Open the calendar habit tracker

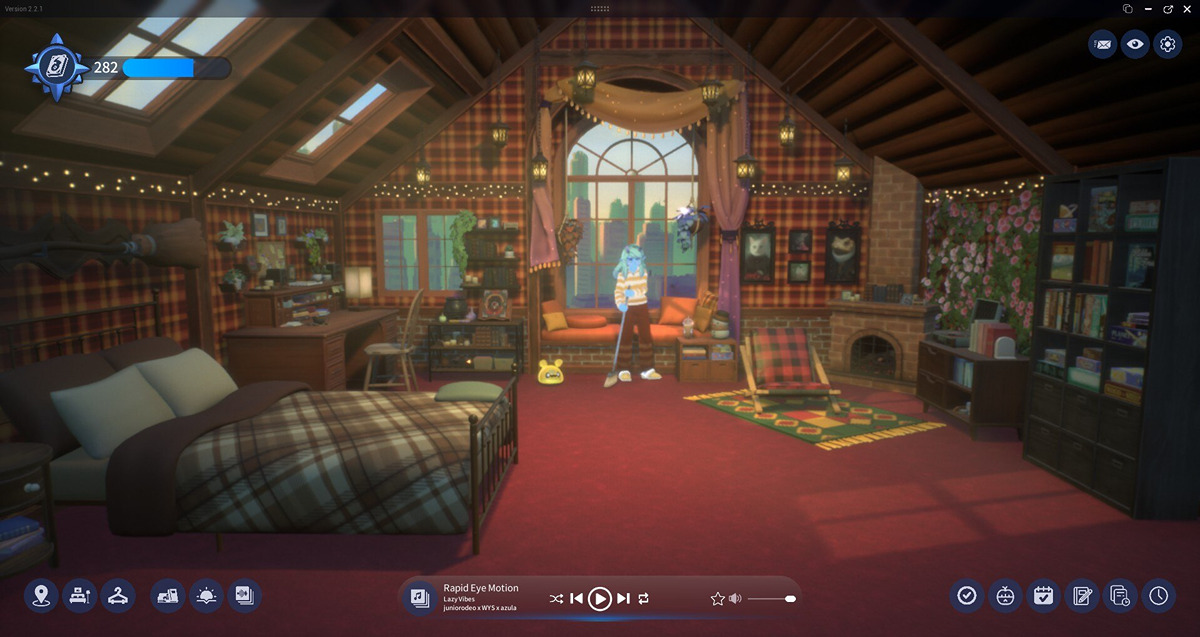[x=1043, y=596]
